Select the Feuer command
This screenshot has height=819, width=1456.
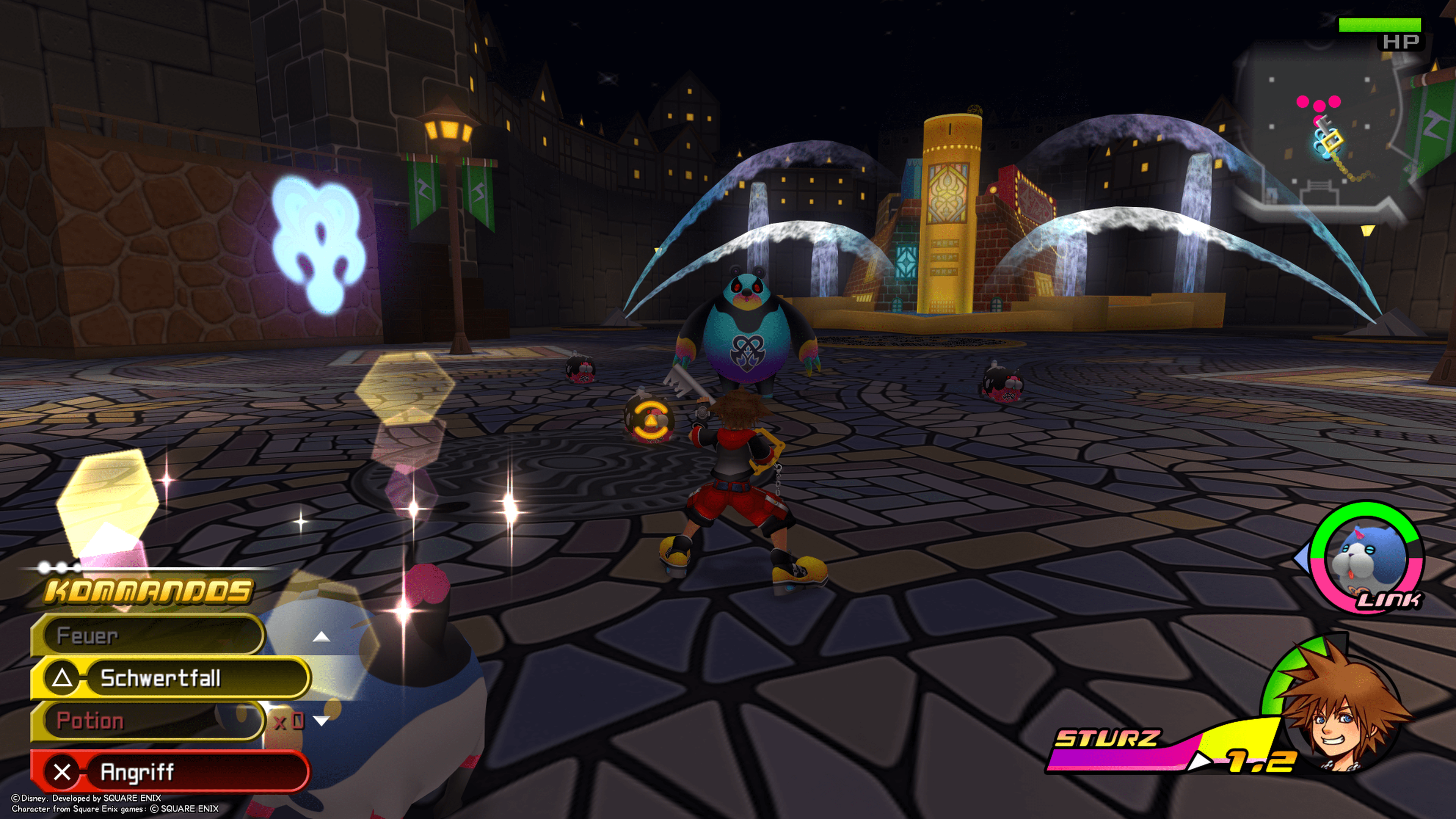point(147,635)
